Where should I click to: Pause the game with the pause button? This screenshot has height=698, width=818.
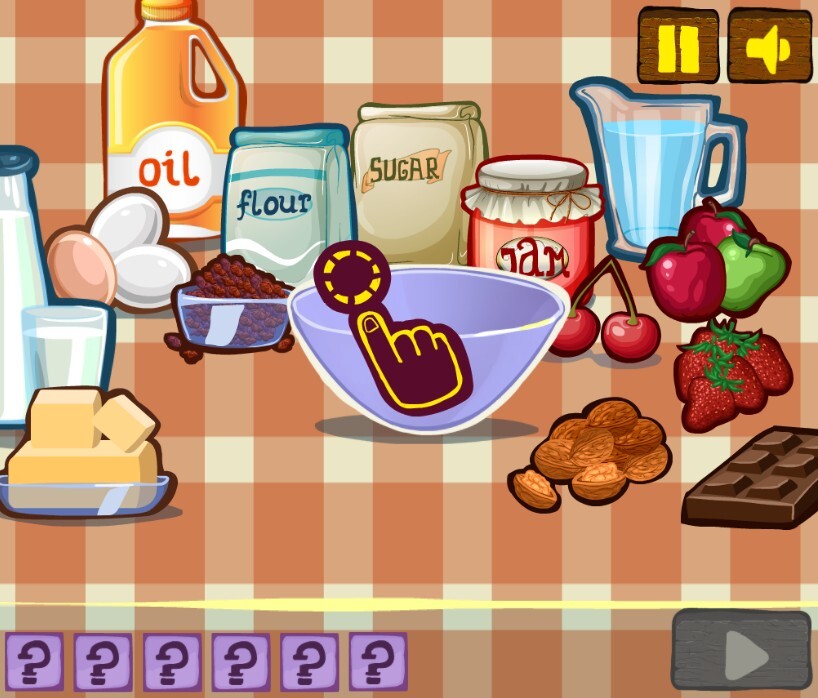pyautogui.click(x=678, y=46)
